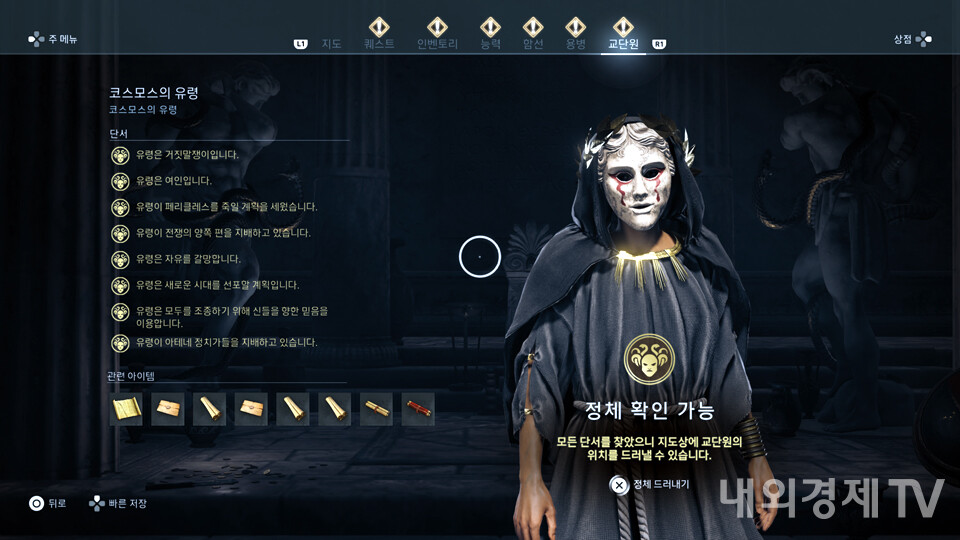Select the 교단원 (Cultists) tab

(623, 44)
